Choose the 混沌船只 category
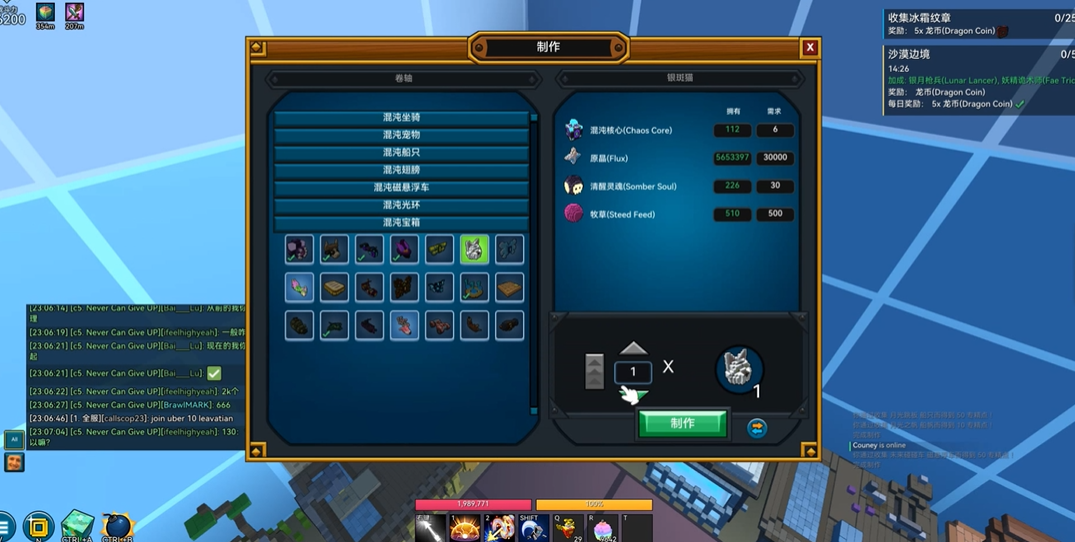This screenshot has width=1075, height=542. [401, 153]
